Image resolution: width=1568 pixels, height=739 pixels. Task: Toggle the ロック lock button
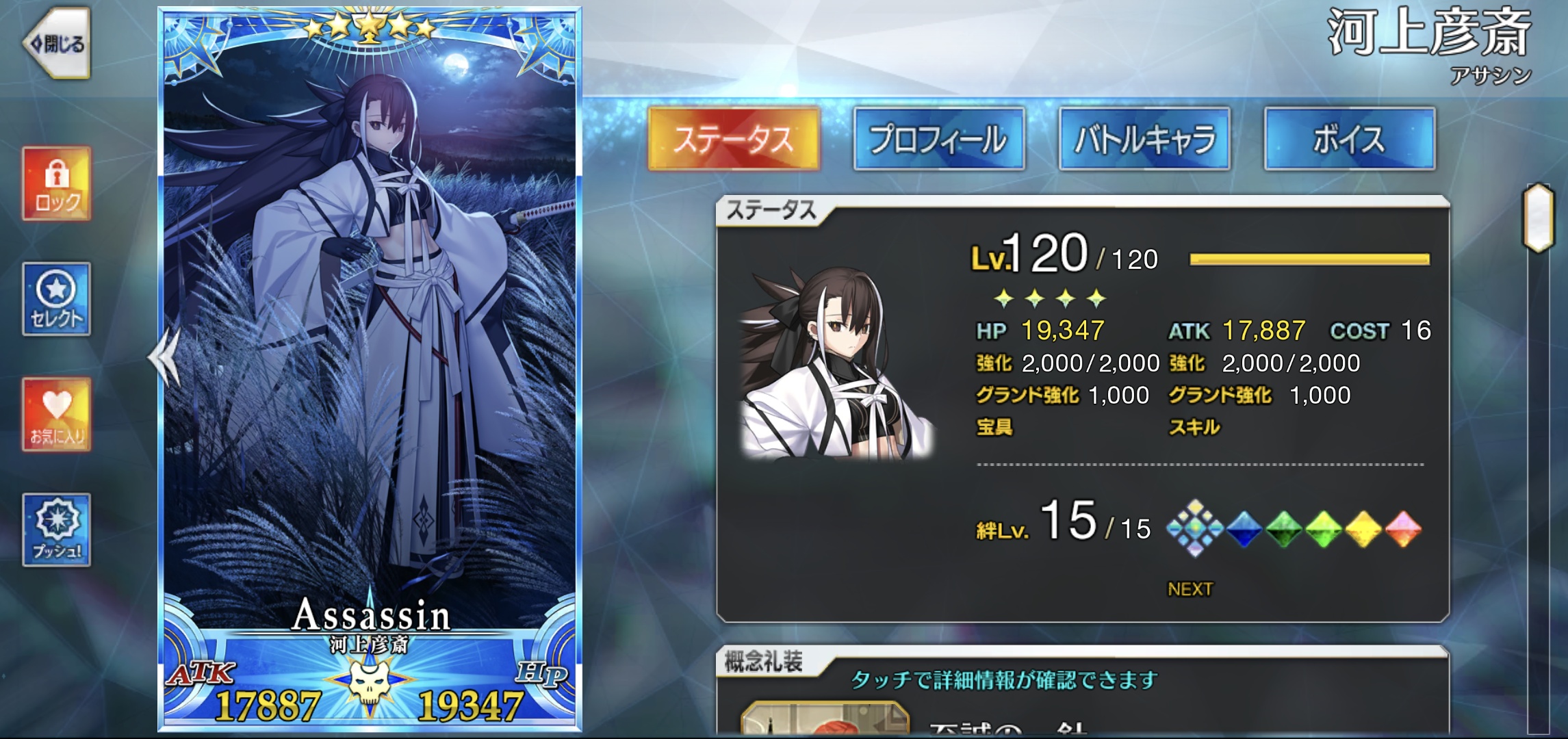pos(57,183)
